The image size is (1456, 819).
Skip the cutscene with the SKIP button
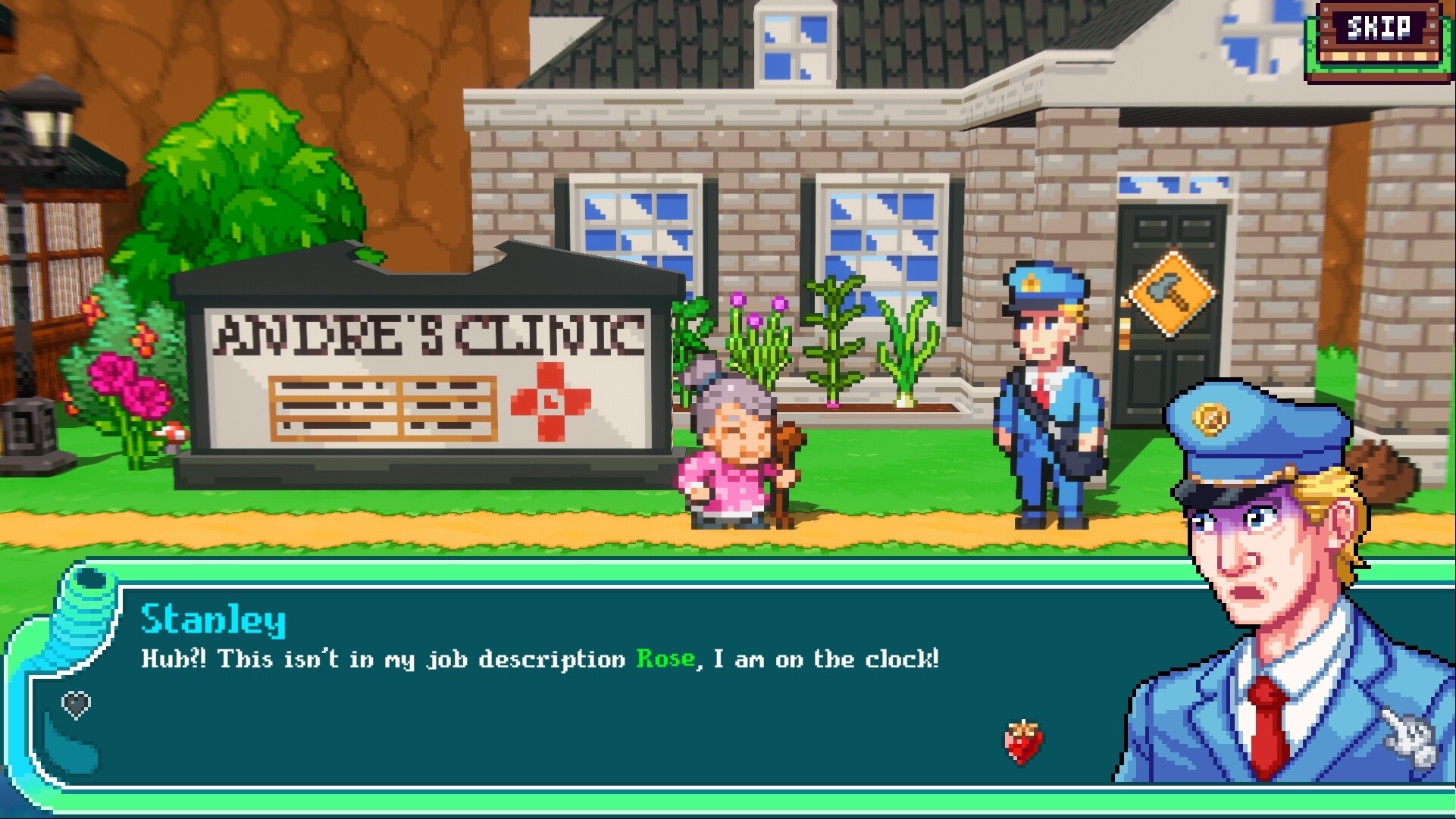point(1378,30)
